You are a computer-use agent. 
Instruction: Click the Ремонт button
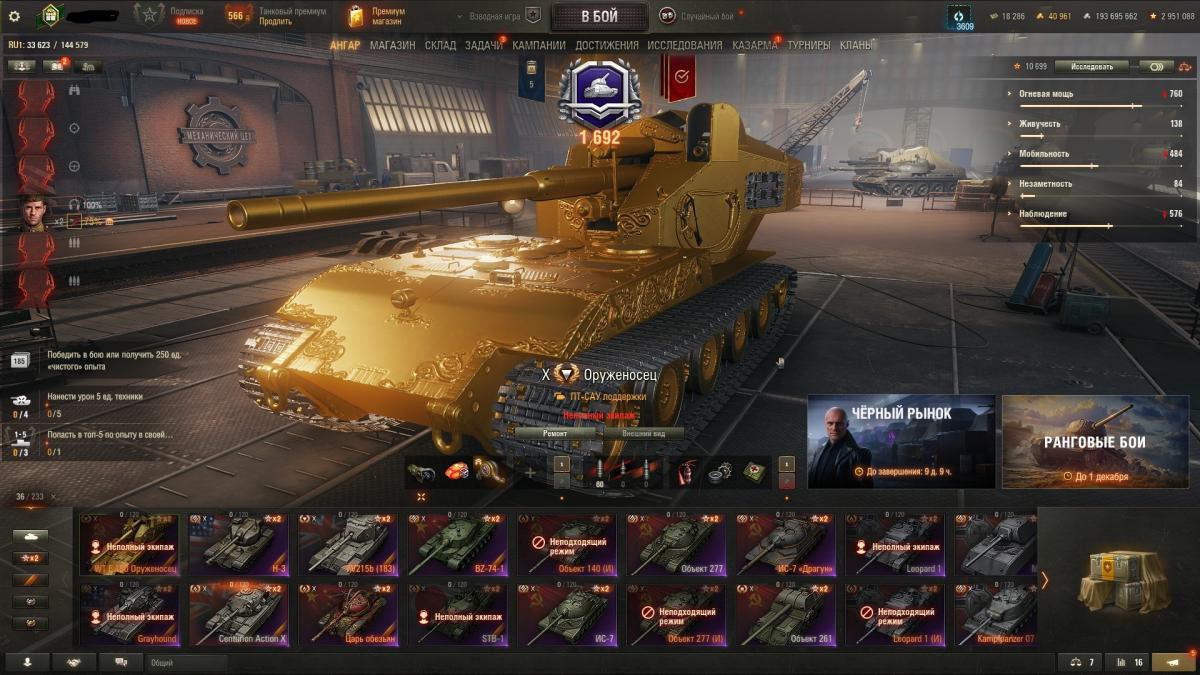[555, 433]
